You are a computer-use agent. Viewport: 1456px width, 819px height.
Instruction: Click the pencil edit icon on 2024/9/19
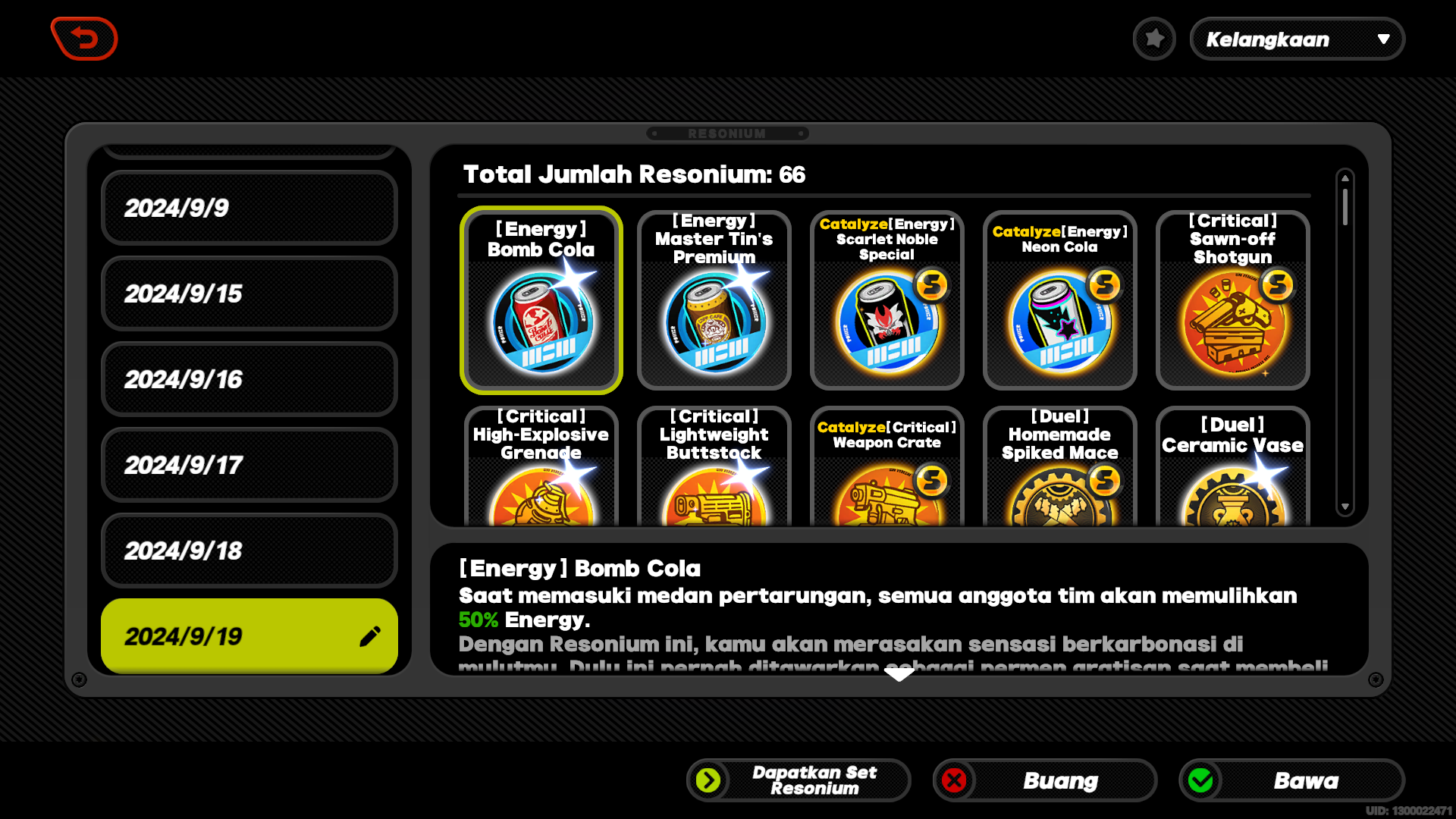(370, 636)
